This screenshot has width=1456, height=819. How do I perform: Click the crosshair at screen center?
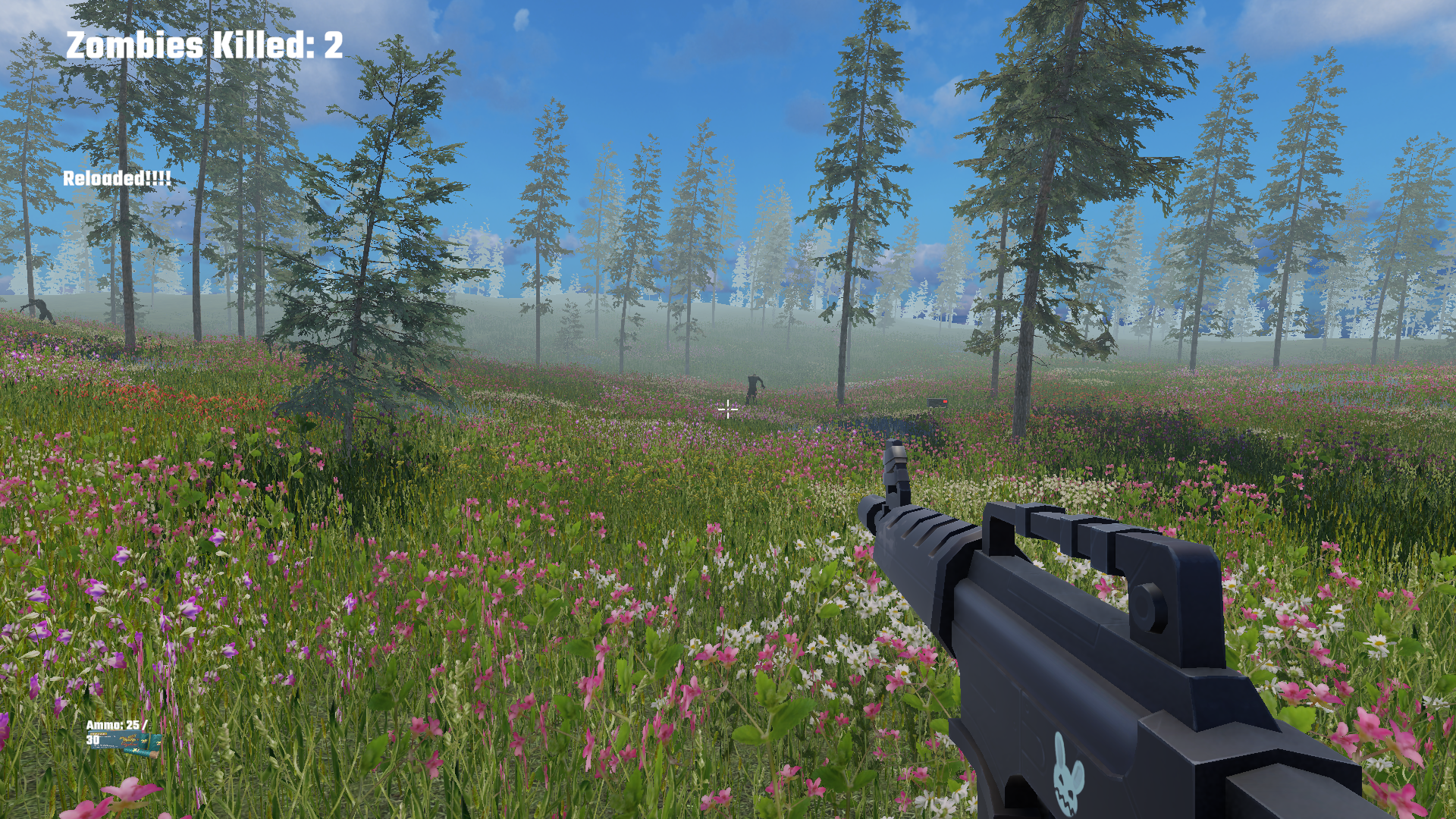[x=727, y=409]
